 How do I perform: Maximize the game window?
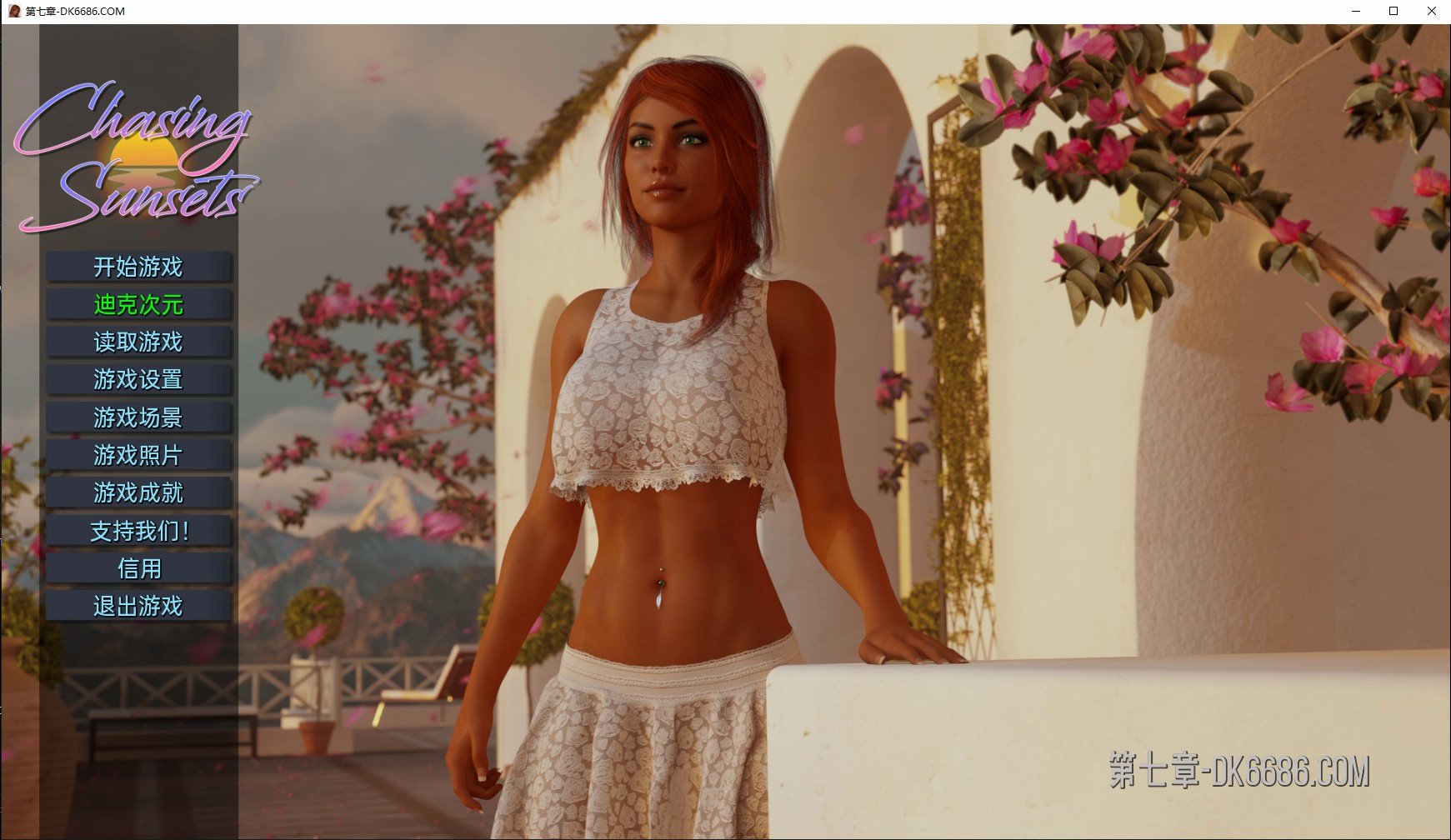1392,11
